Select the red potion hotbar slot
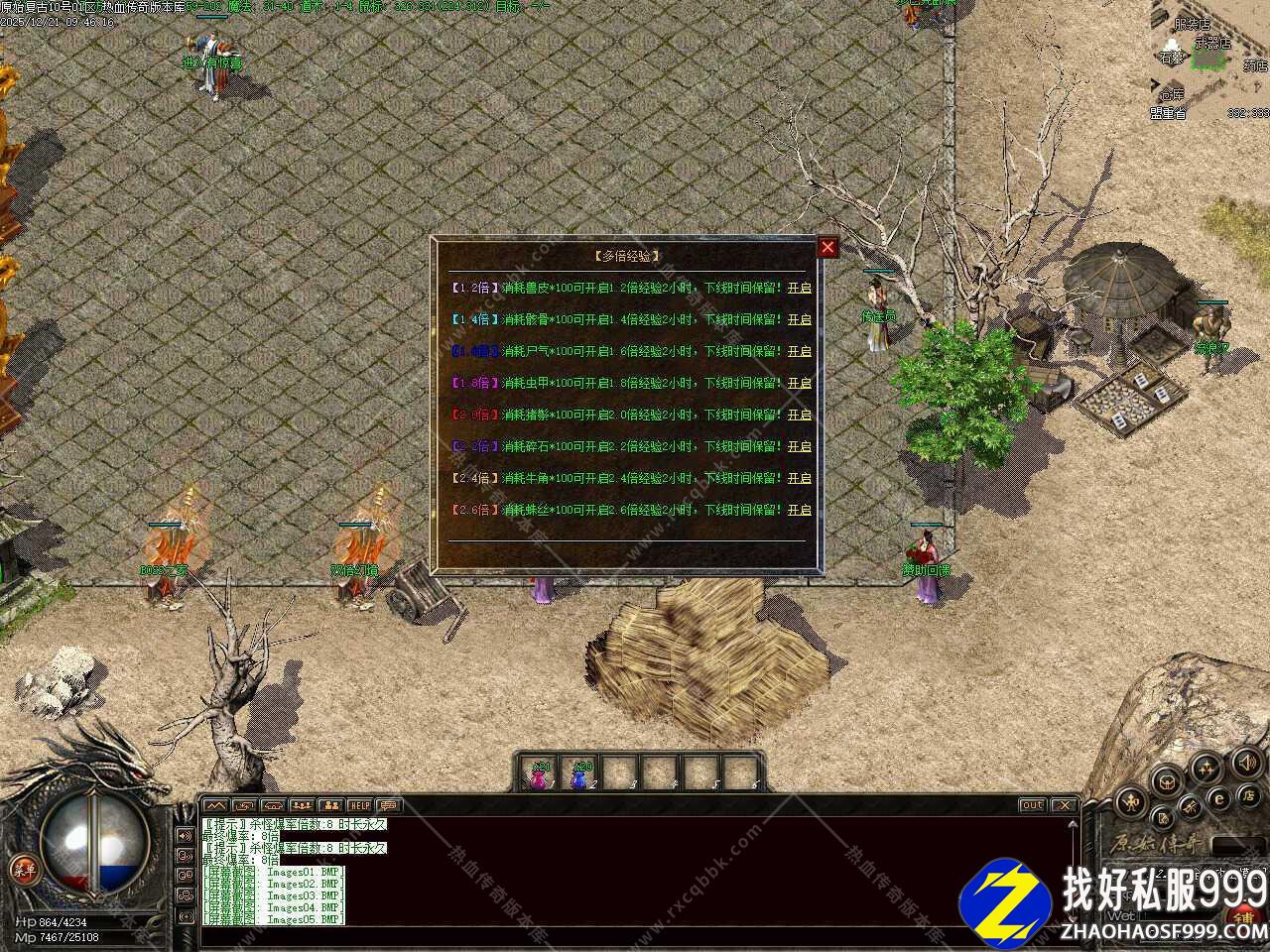1270x952 pixels. tap(540, 774)
